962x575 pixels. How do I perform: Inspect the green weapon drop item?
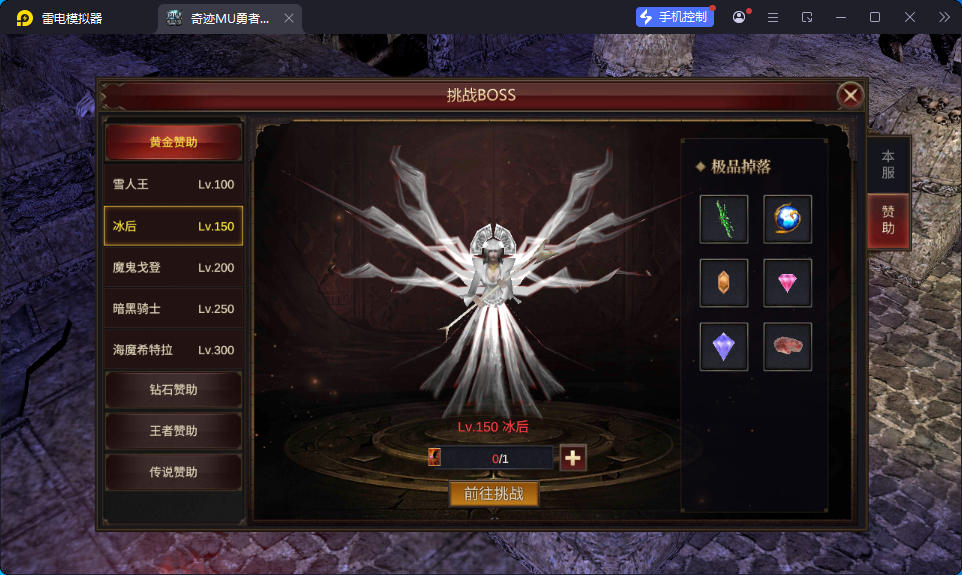[x=724, y=219]
